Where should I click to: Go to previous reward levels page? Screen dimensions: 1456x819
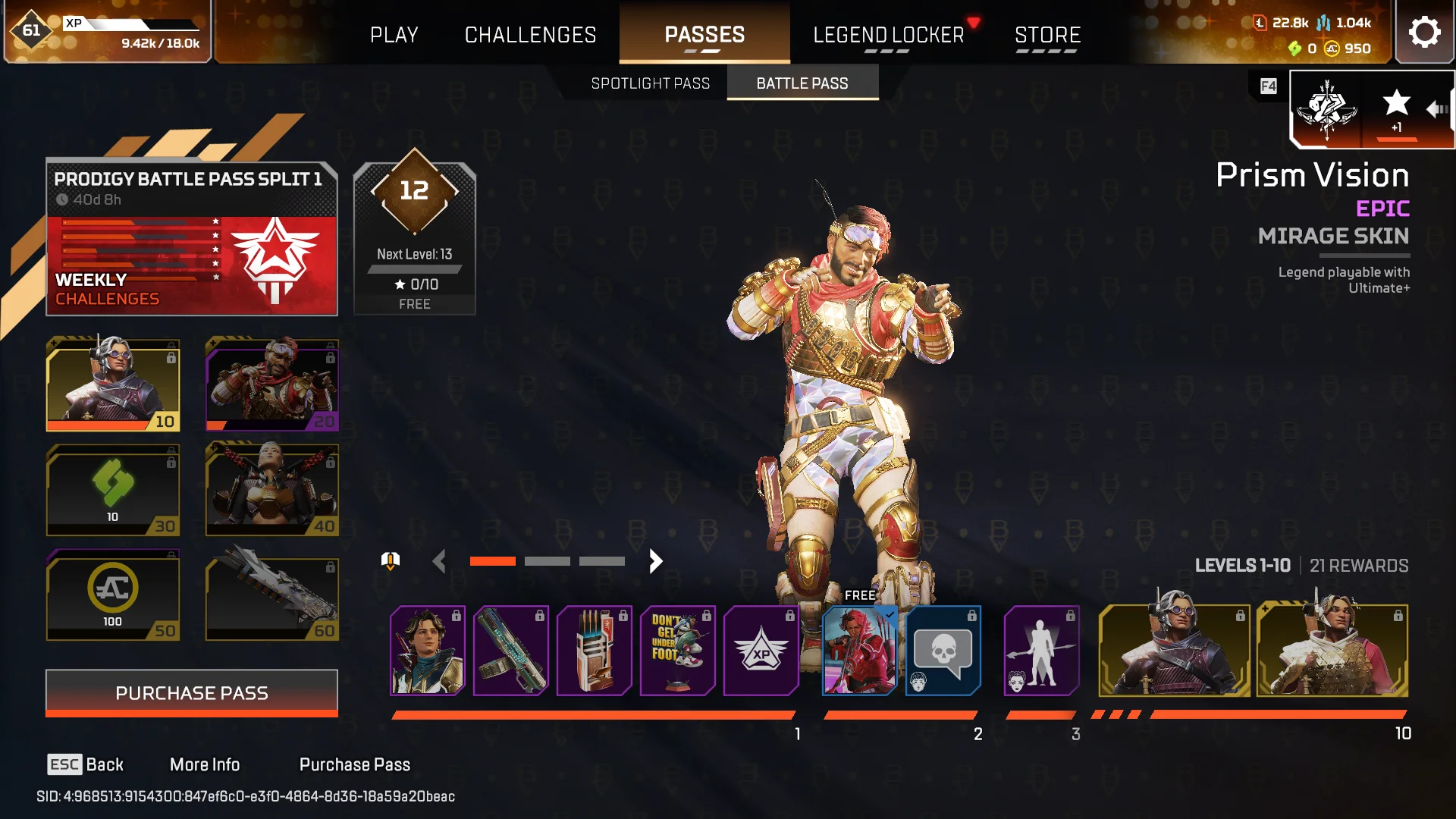pos(438,561)
